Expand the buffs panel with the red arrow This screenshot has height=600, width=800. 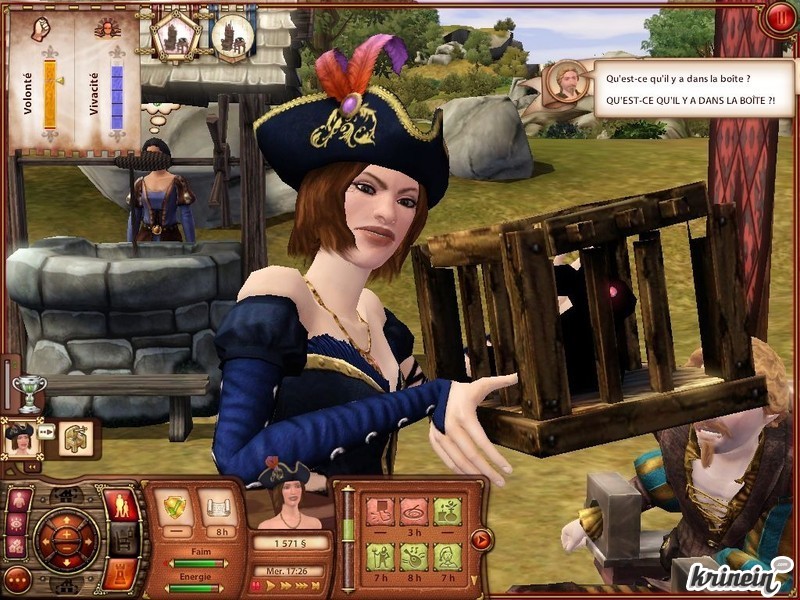tap(481, 540)
